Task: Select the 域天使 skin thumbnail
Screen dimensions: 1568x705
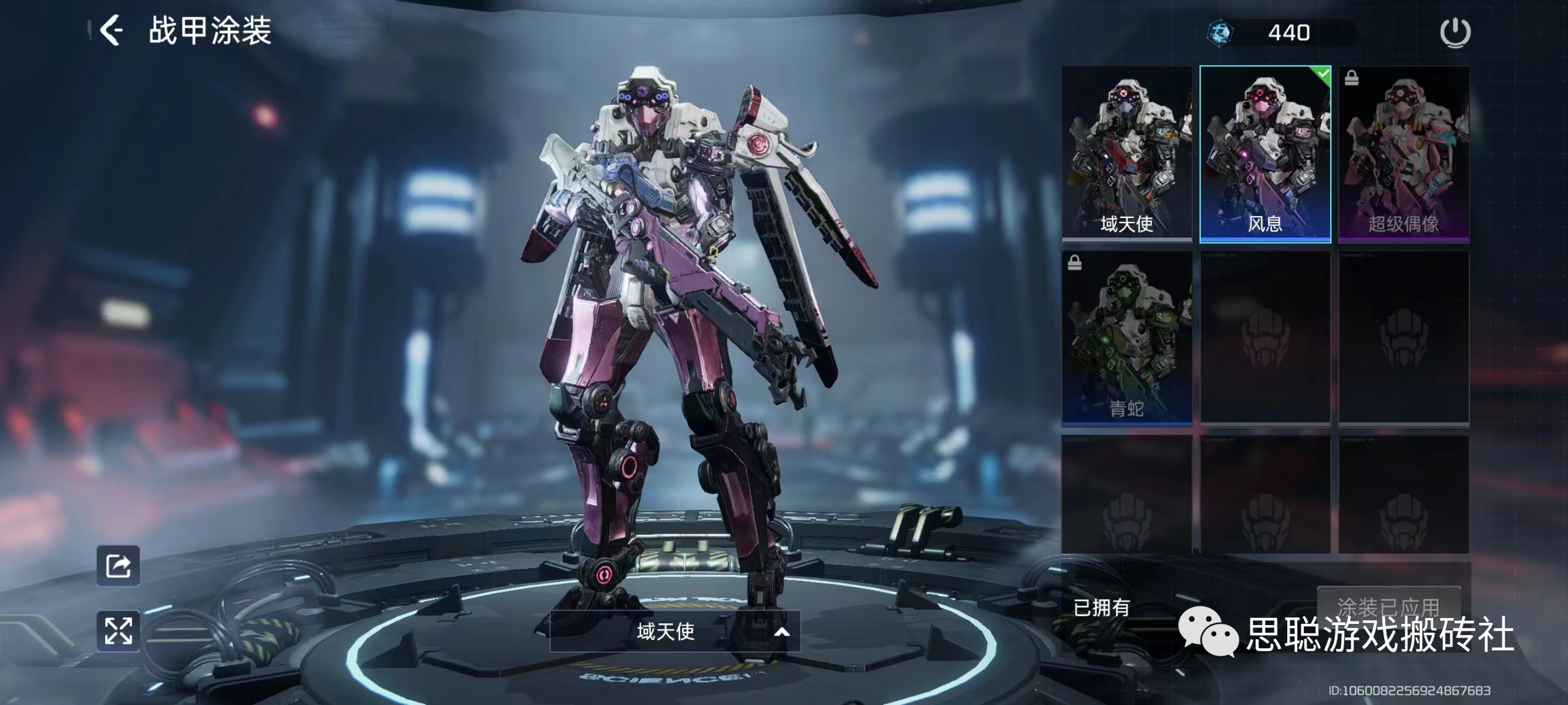Action: tap(1126, 153)
